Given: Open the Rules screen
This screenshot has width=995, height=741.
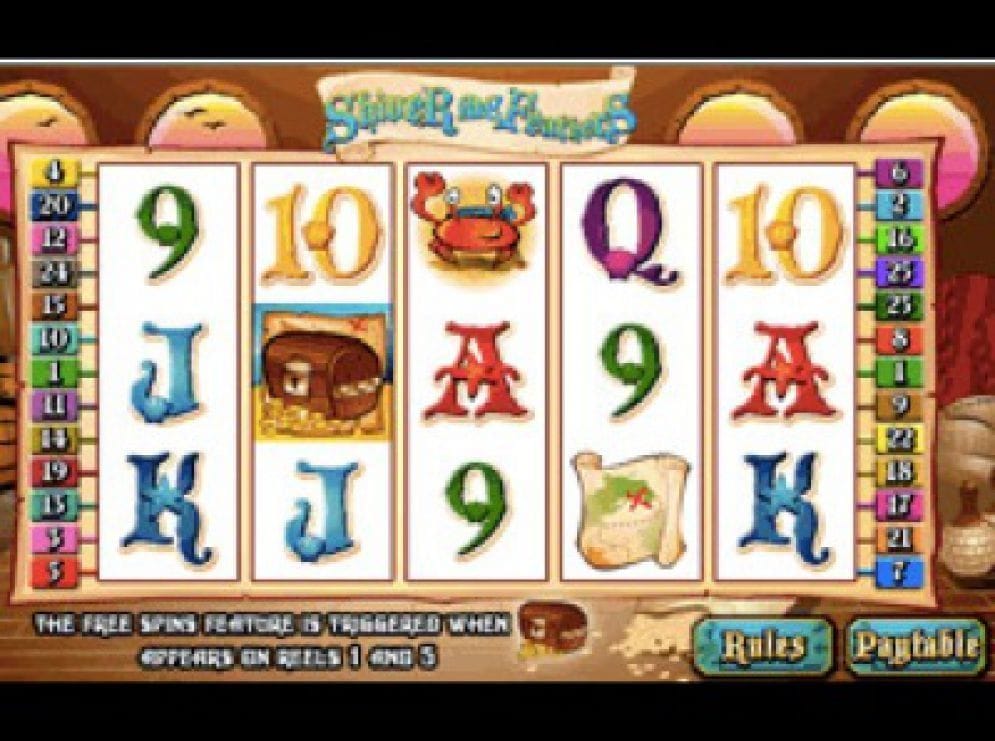Looking at the screenshot, I should click(763, 646).
